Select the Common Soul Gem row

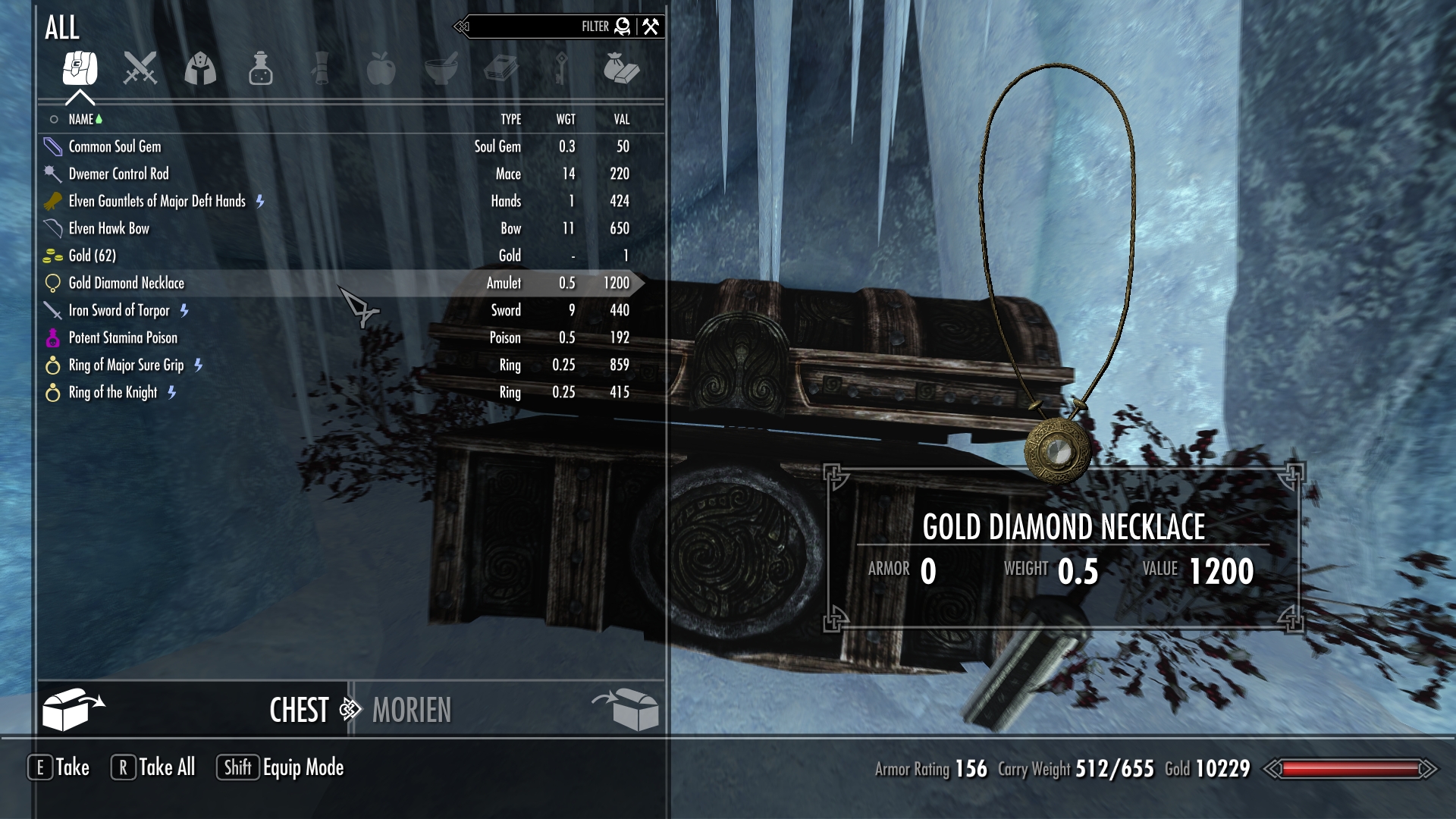[x=115, y=146]
